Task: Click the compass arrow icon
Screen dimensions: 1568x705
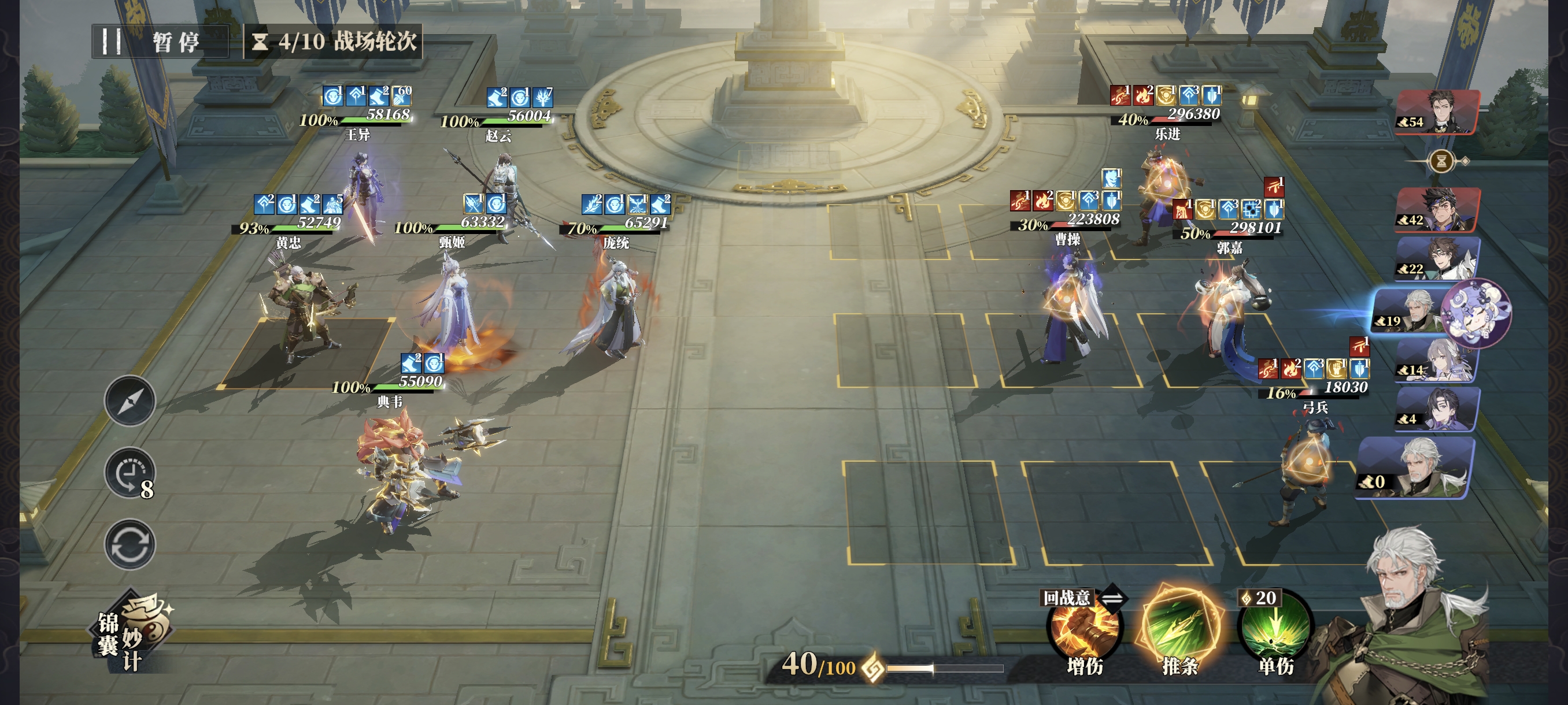Action: tap(130, 401)
